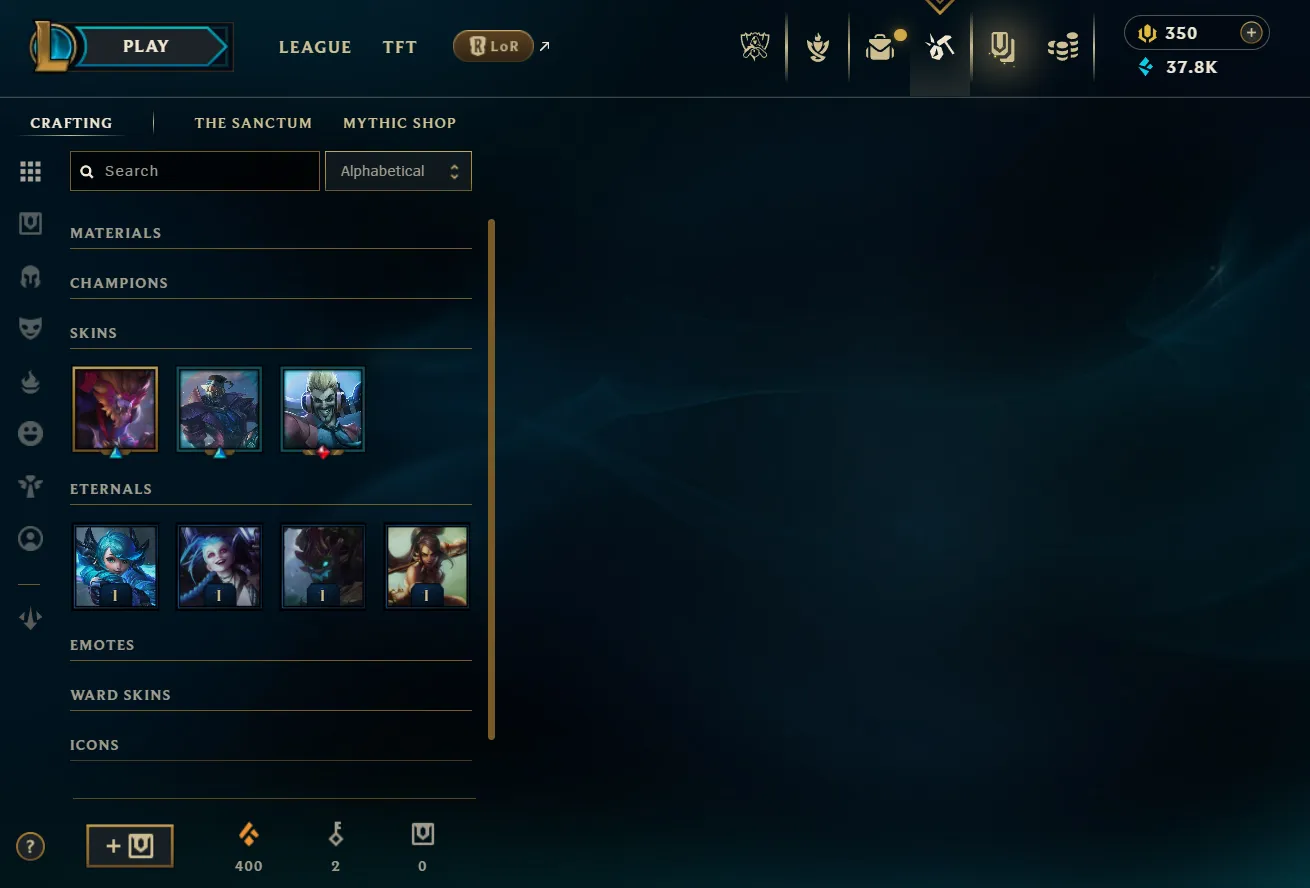Screen dimensions: 1310x888
Task: Switch to THE SANCTUM tab
Action: point(253,122)
